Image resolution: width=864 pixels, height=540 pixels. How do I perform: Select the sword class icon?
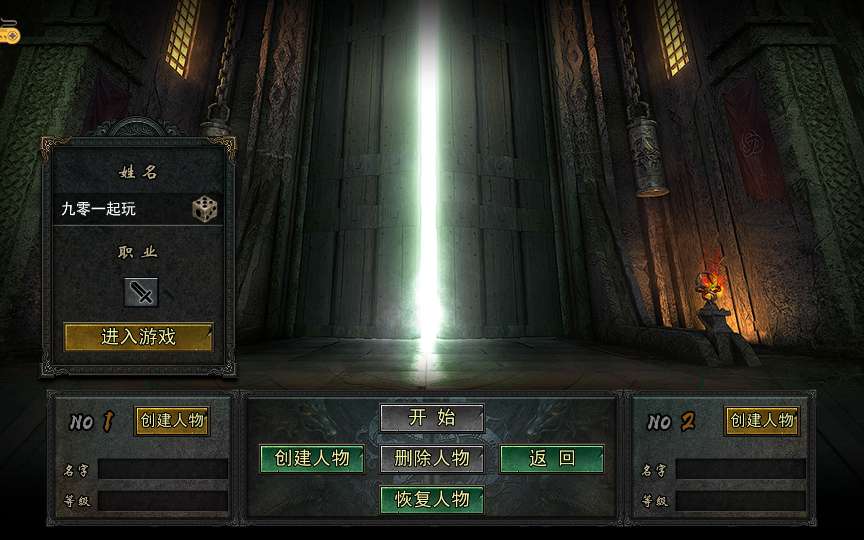tap(141, 292)
